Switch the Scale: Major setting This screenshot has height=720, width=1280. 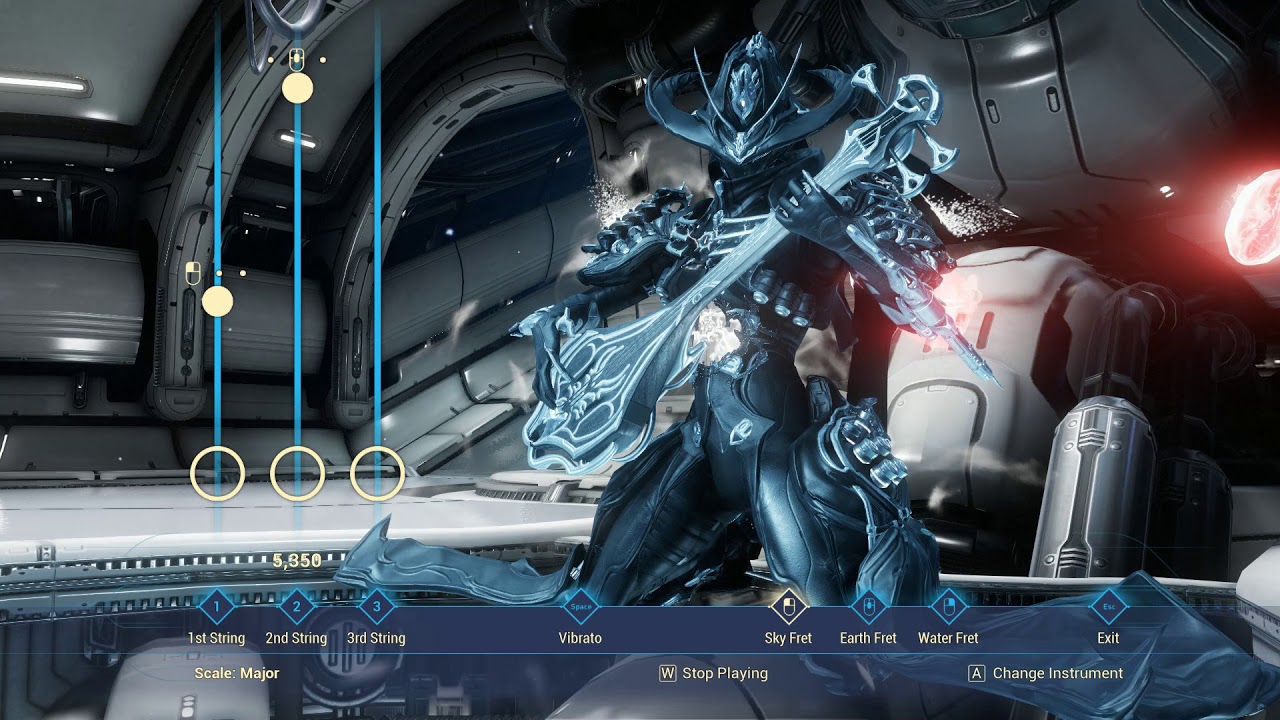click(237, 673)
